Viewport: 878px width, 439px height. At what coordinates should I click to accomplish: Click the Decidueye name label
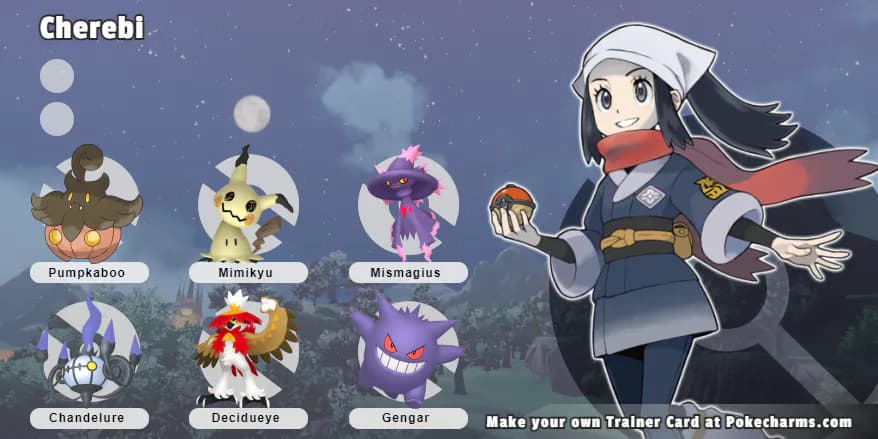pyautogui.click(x=248, y=418)
